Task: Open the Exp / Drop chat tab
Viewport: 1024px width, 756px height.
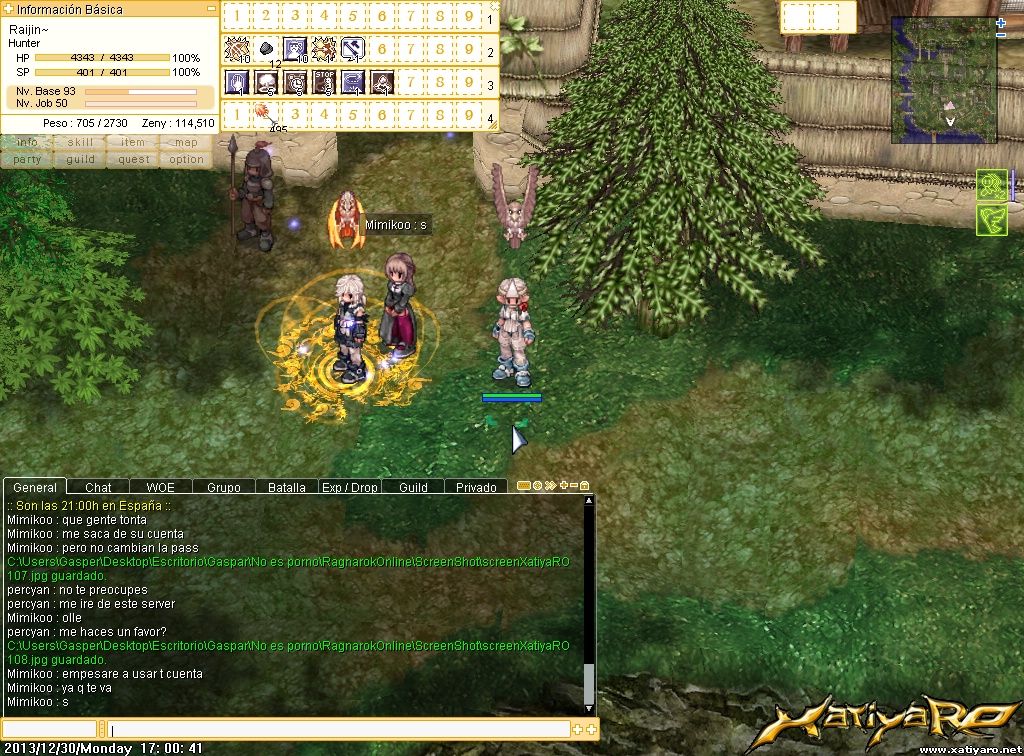Action: tap(350, 487)
